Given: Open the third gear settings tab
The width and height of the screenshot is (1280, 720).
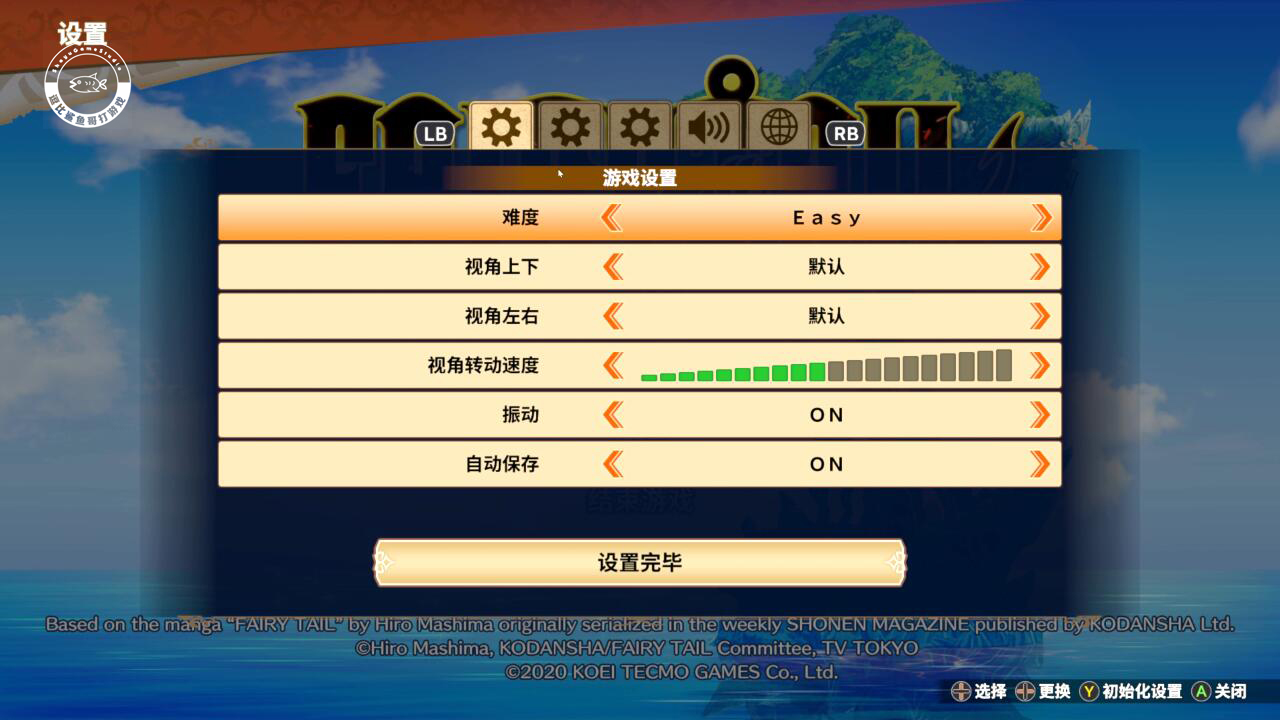Looking at the screenshot, I should tap(639, 124).
